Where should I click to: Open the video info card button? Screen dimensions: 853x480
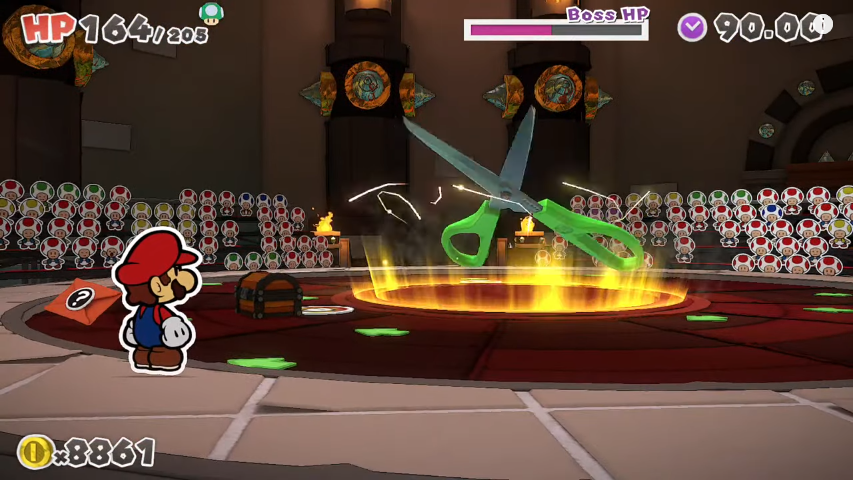[821, 25]
